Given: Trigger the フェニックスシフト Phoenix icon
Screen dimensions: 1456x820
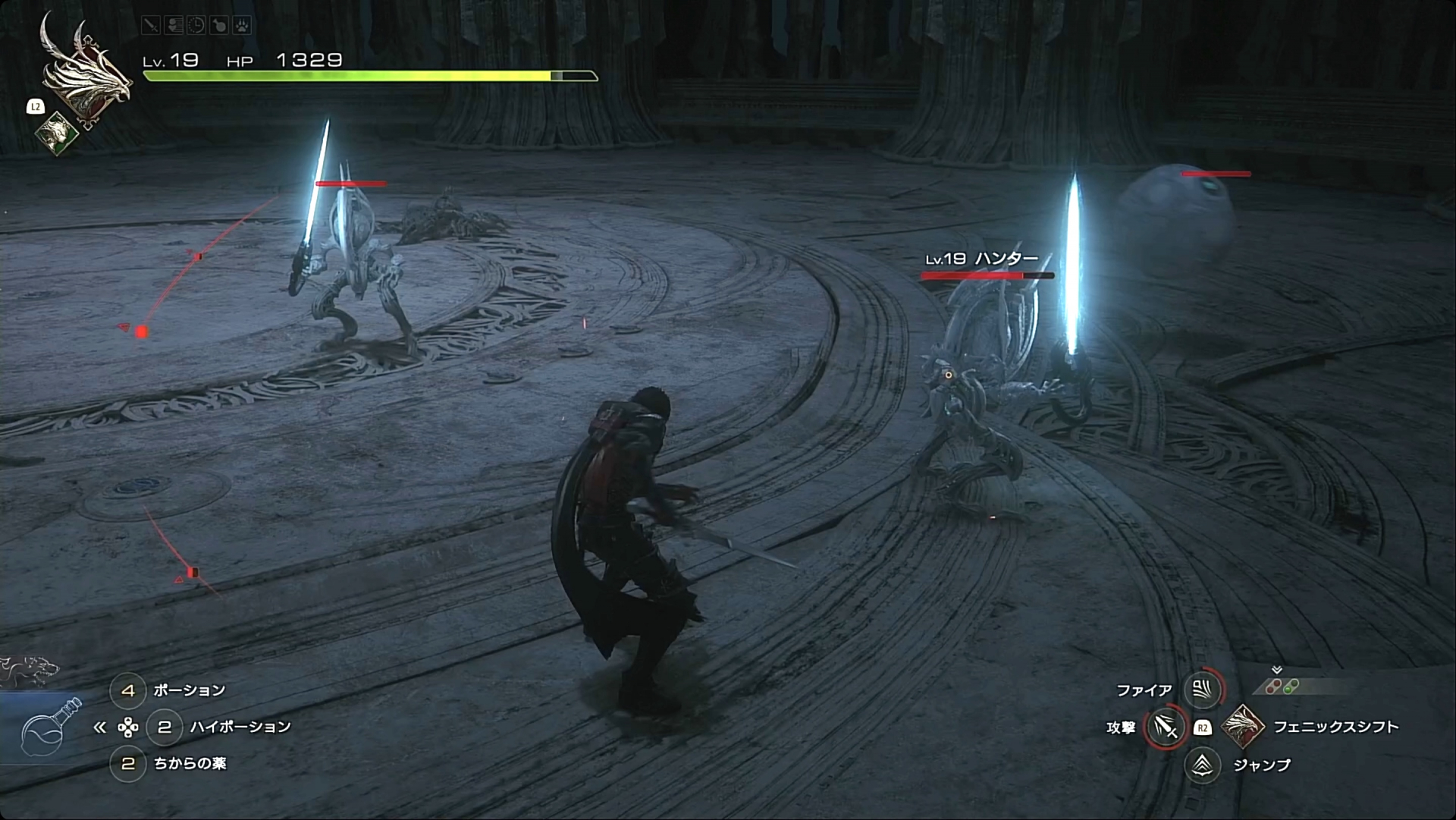Looking at the screenshot, I should [x=1243, y=726].
